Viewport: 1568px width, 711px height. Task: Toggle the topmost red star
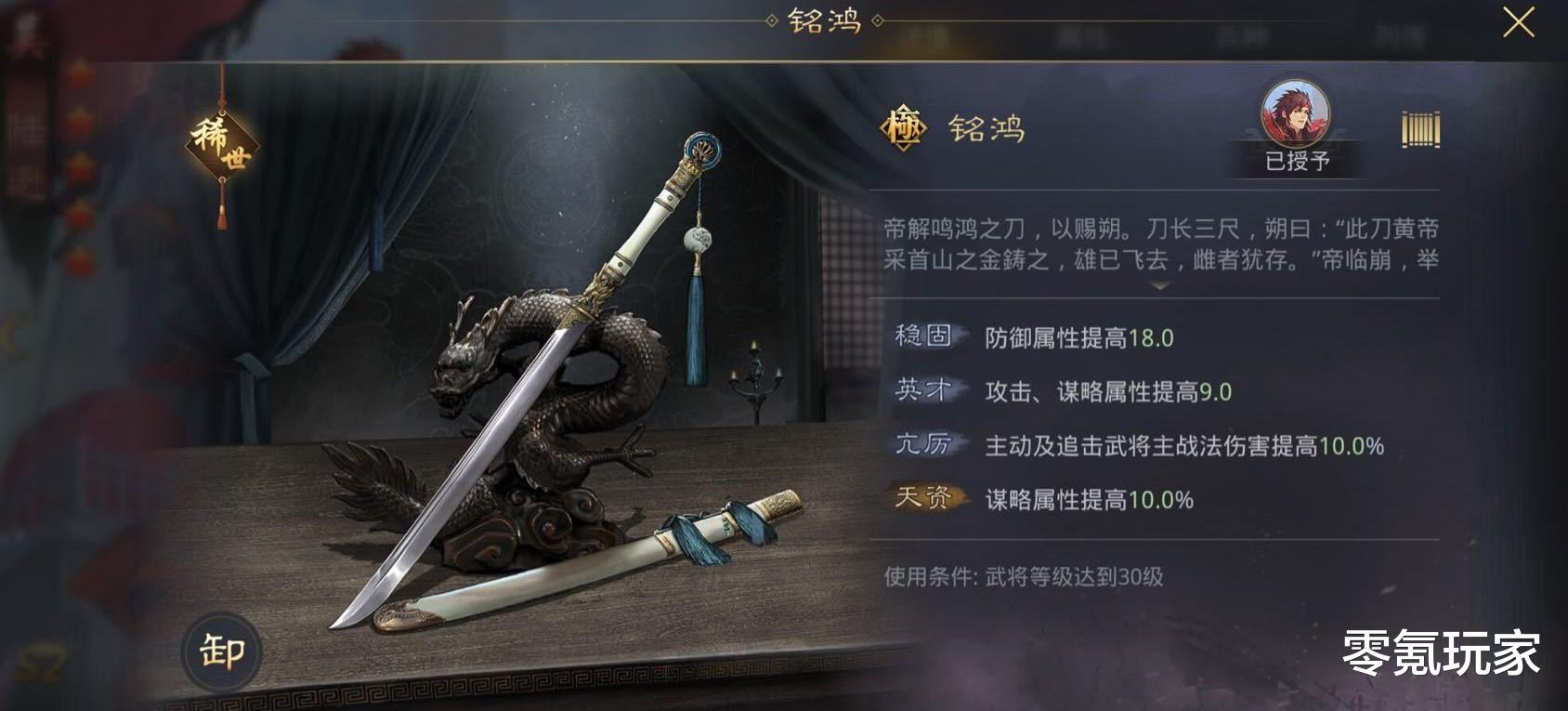click(x=83, y=72)
